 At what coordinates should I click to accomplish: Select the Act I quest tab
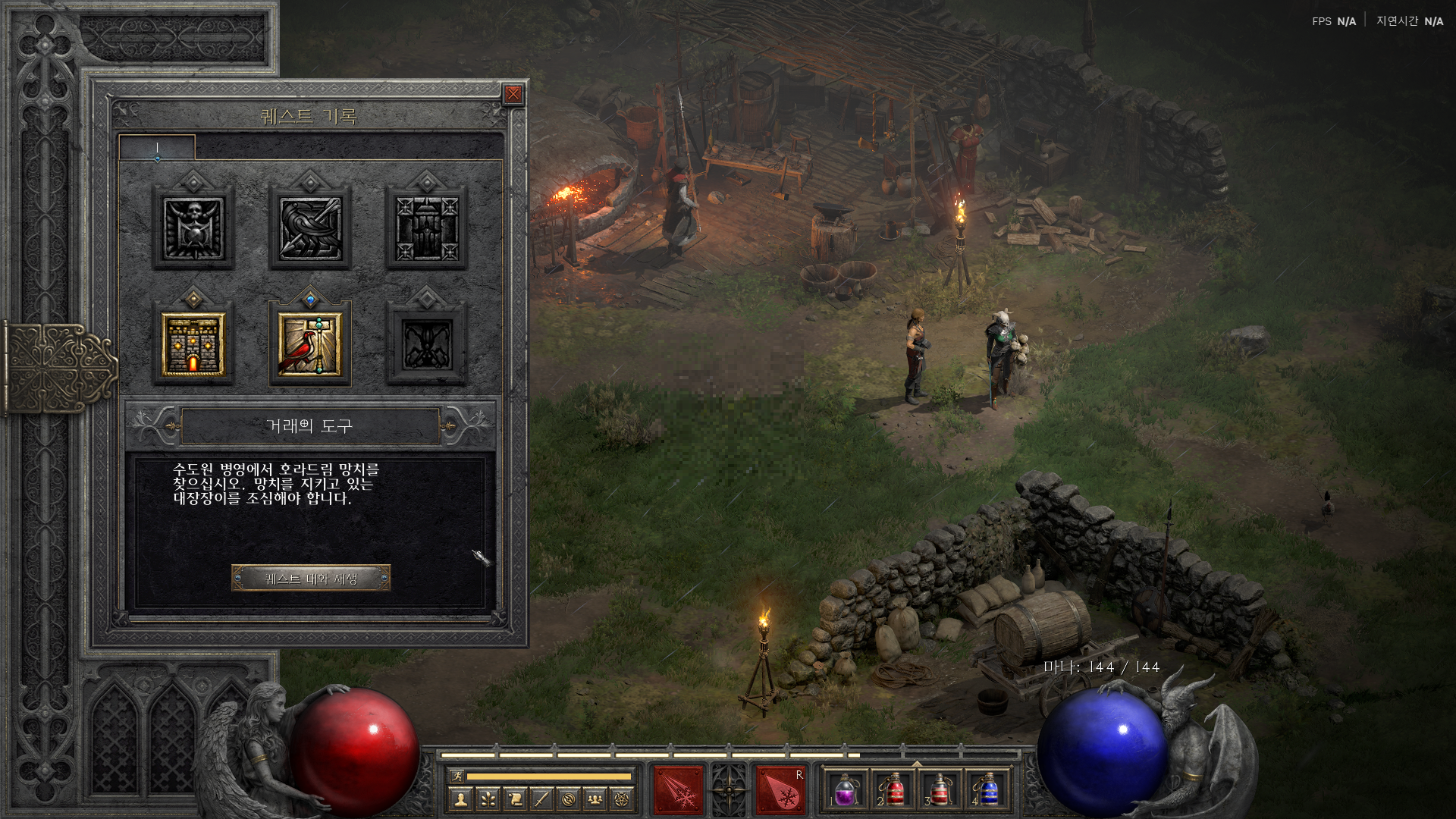coord(157,148)
